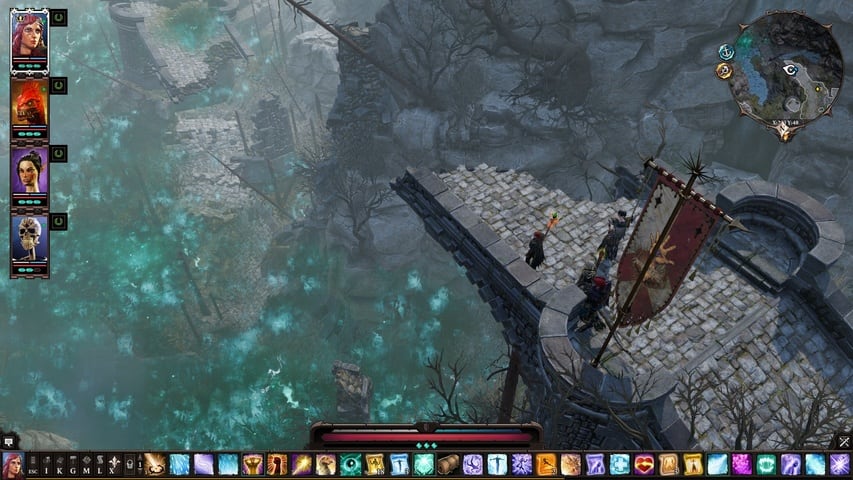Image resolution: width=853 pixels, height=480 pixels.
Task: Open the ESC game menu button
Action: point(32,465)
